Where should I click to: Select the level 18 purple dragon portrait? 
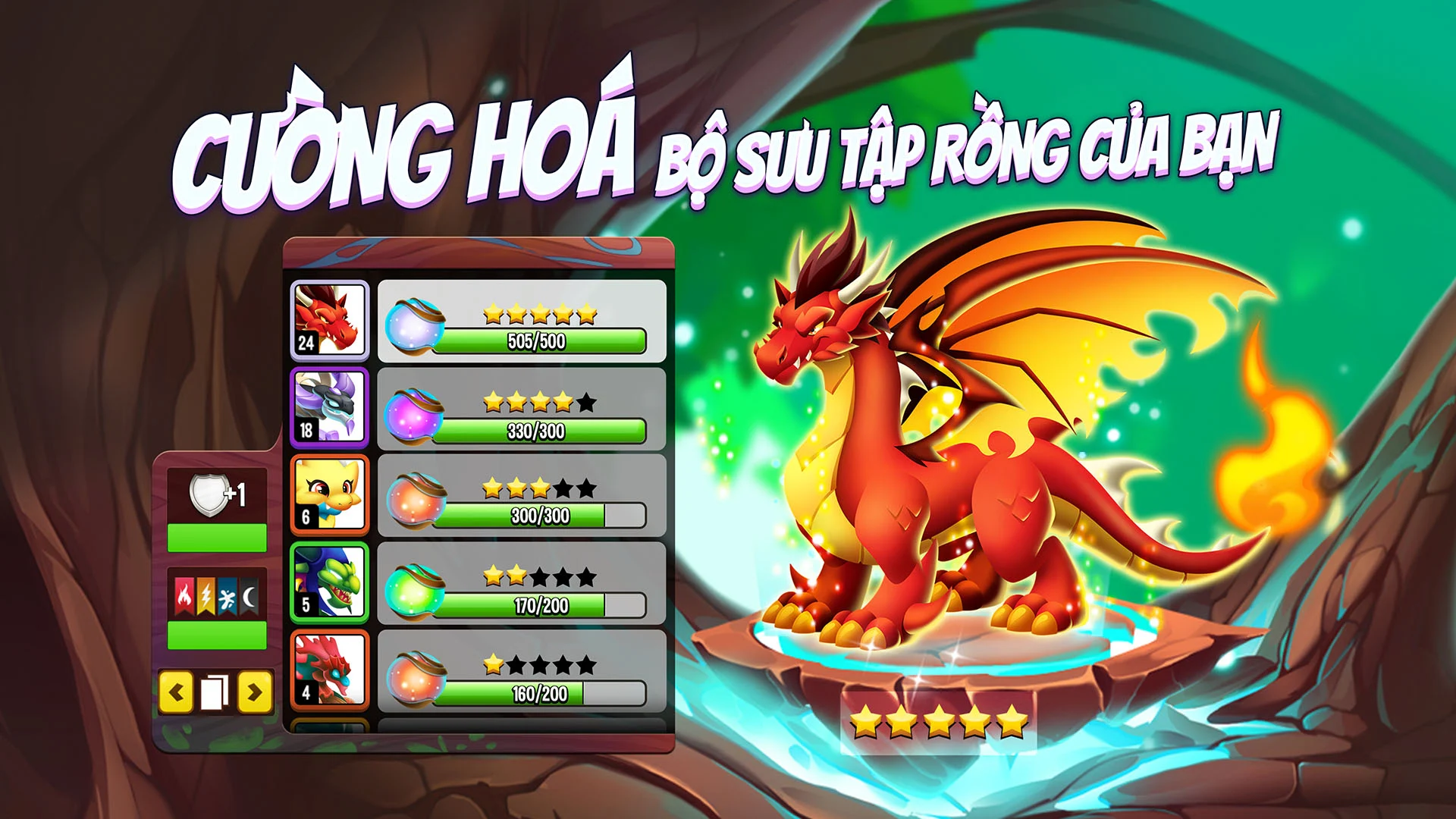(x=329, y=409)
